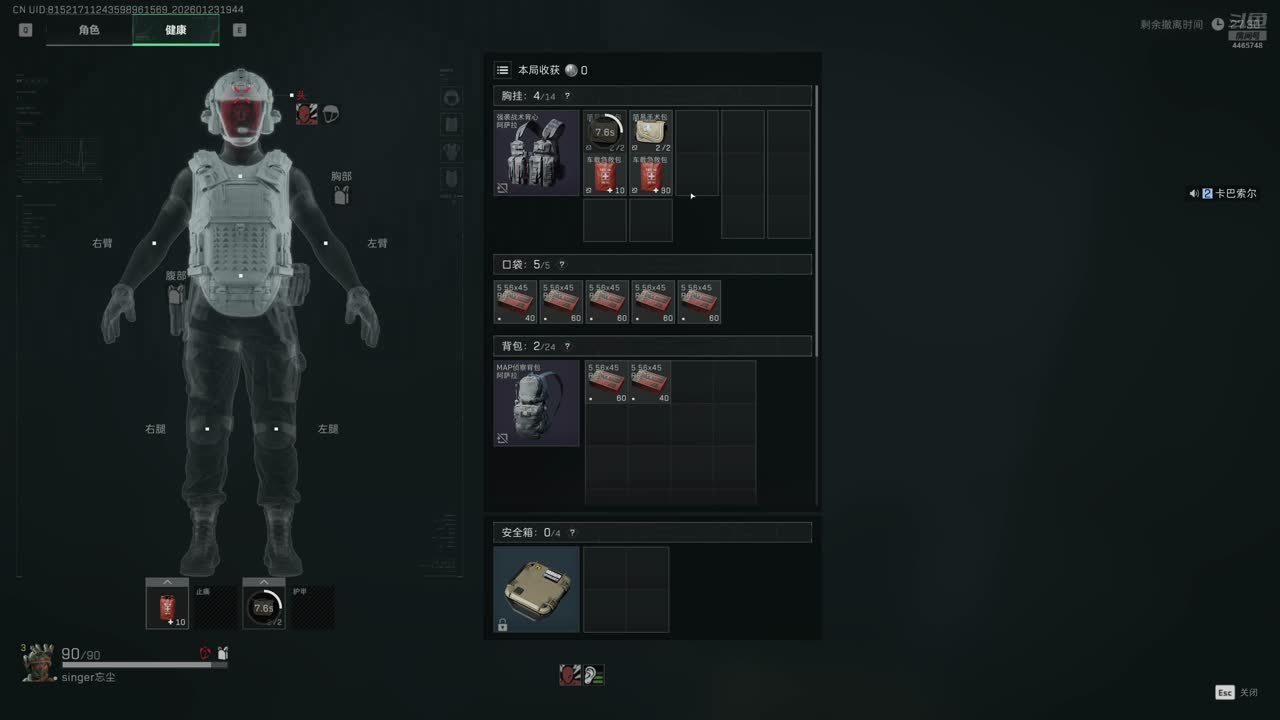Expand the 止痛 painkiller quick slot arrow

(167, 582)
